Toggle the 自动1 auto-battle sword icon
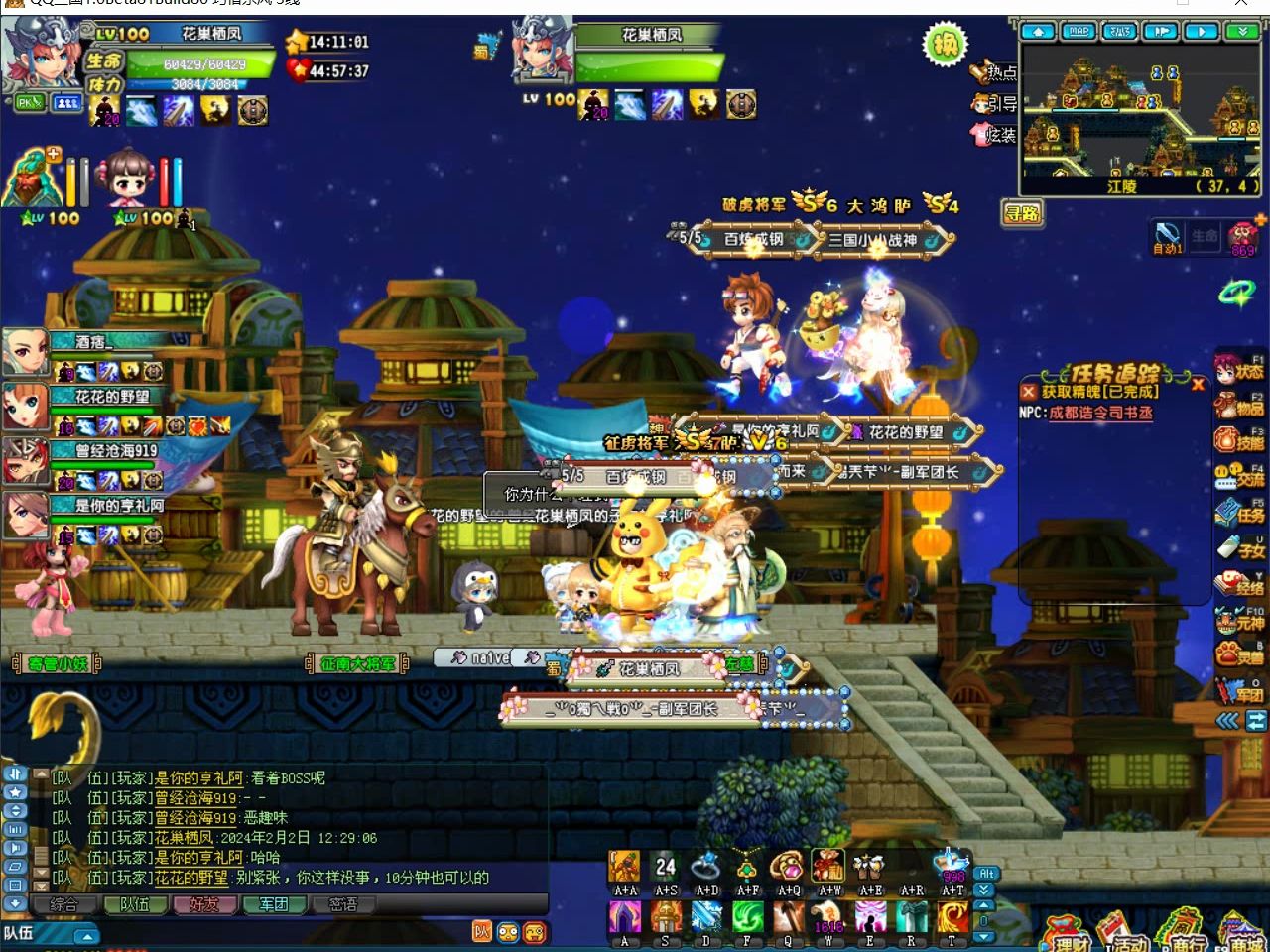The width and height of the screenshot is (1270, 952). (1168, 236)
